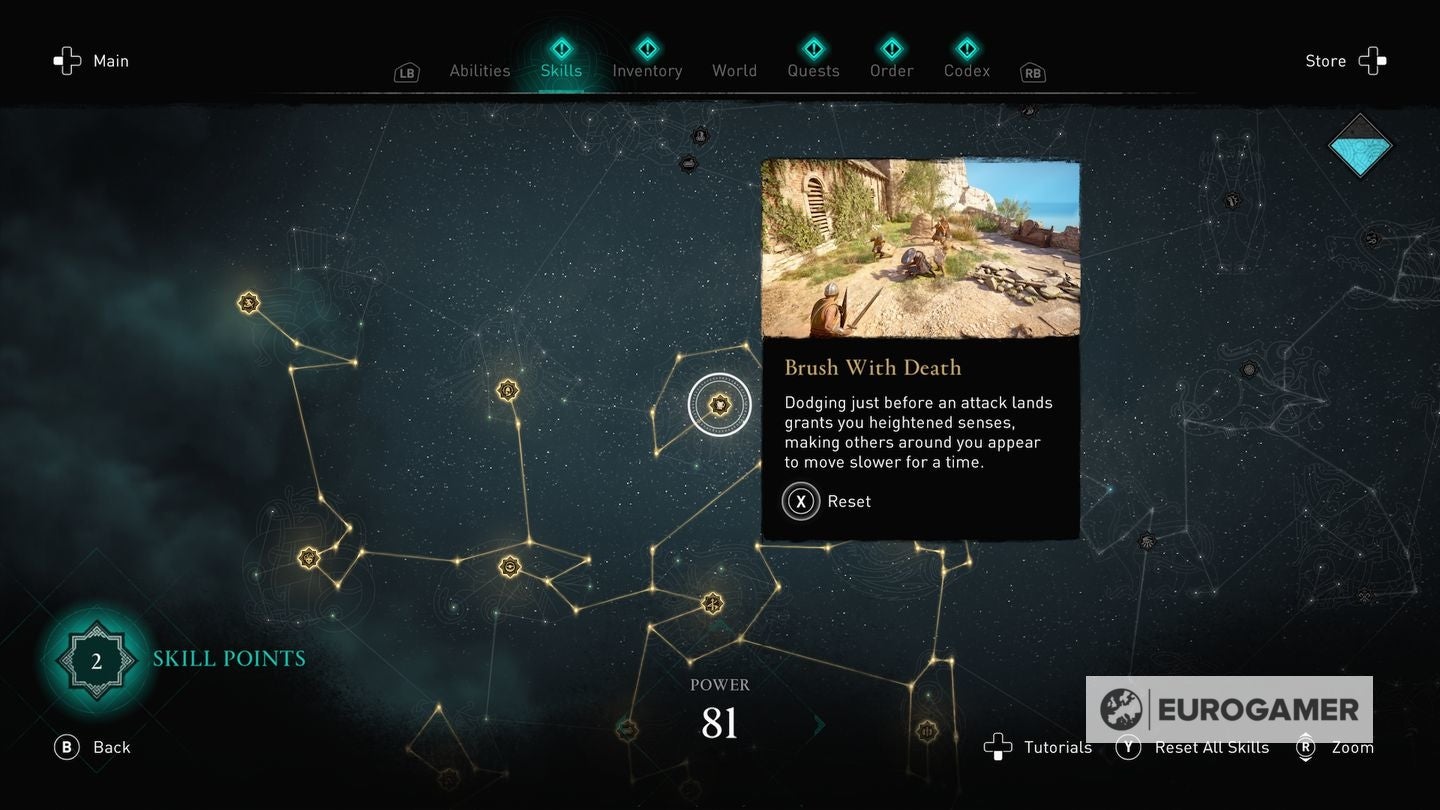Open the Store
This screenshot has width=1440, height=810.
pos(1345,61)
